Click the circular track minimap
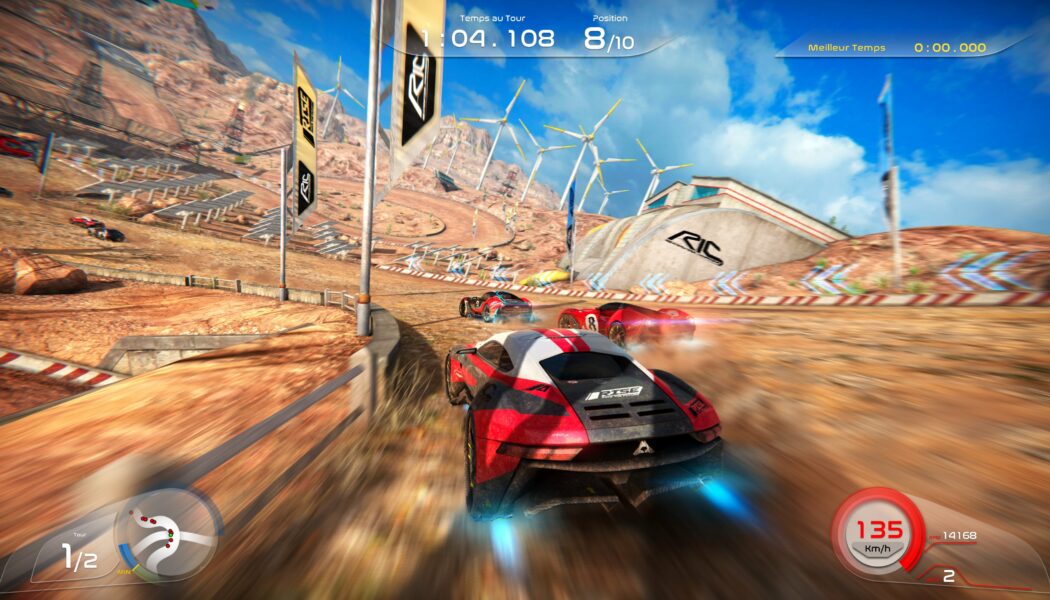Screen dimensions: 1050x600 [x=167, y=534]
